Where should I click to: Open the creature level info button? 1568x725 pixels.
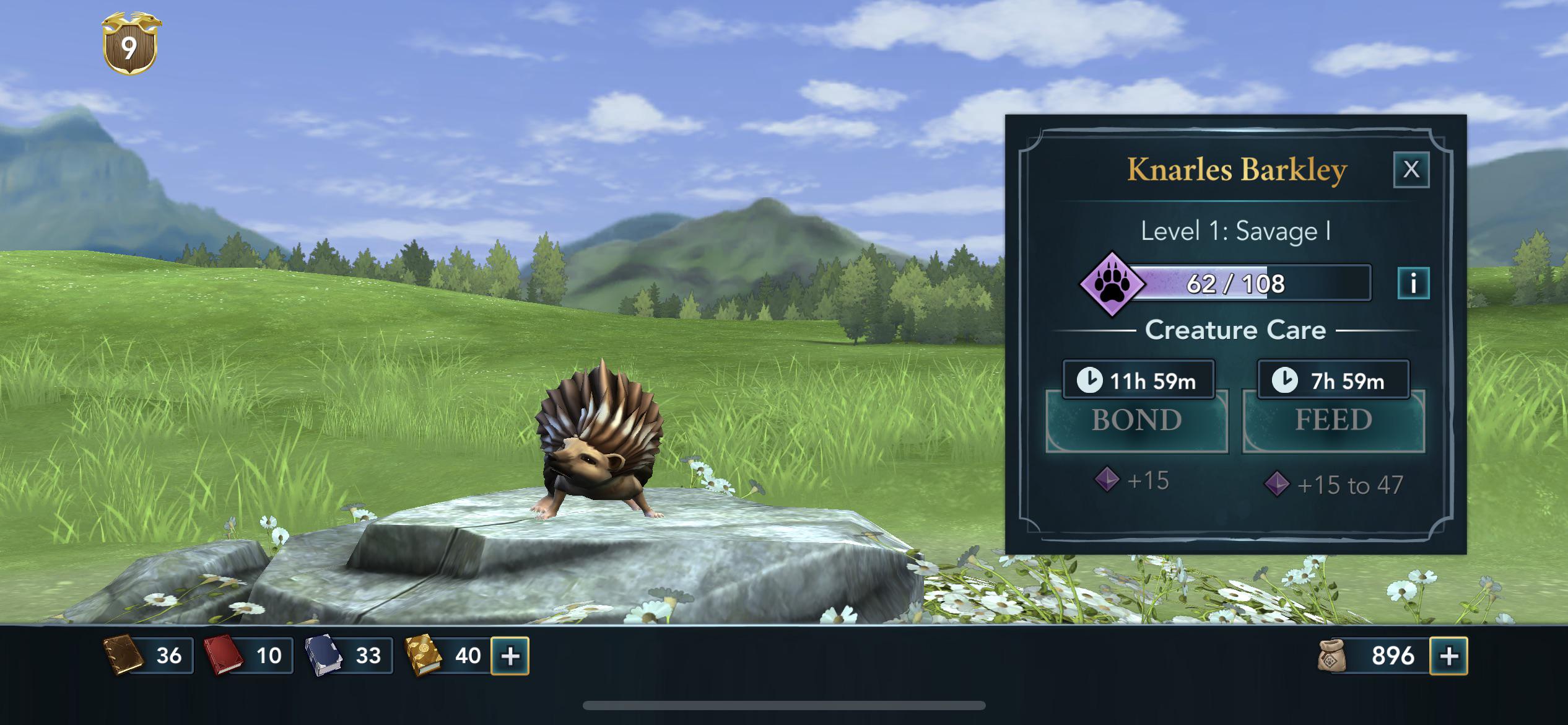1413,284
